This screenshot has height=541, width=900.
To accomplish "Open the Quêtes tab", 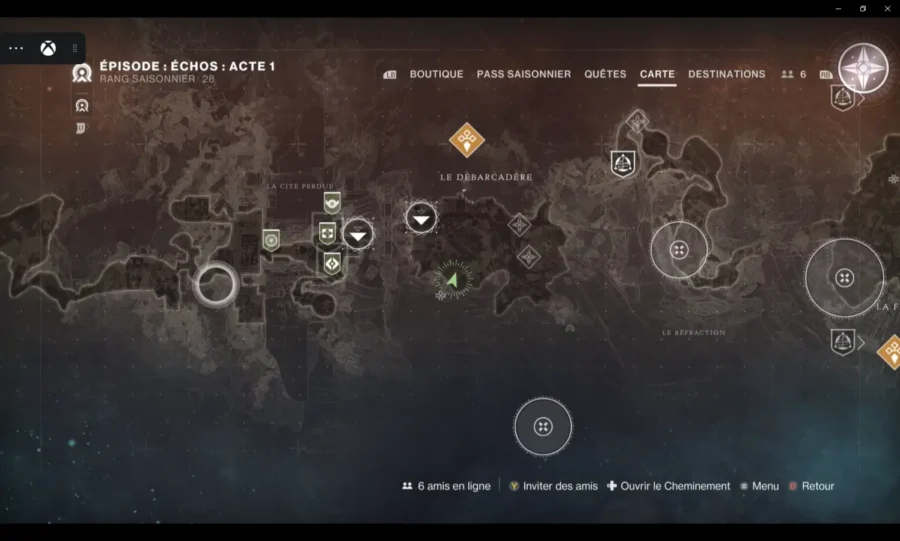I will (x=605, y=74).
